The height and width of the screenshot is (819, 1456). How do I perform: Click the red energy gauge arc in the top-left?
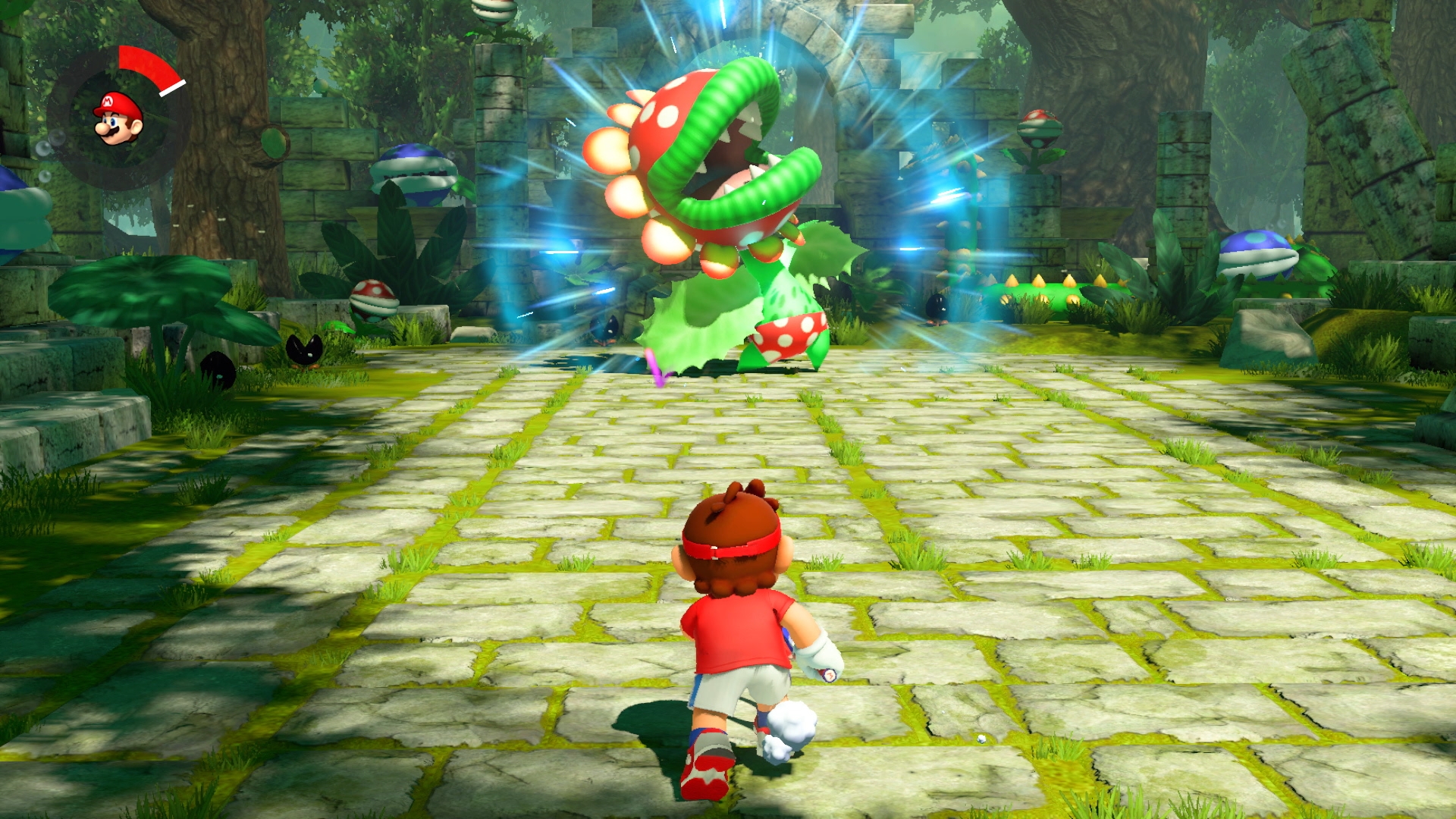pos(148,61)
